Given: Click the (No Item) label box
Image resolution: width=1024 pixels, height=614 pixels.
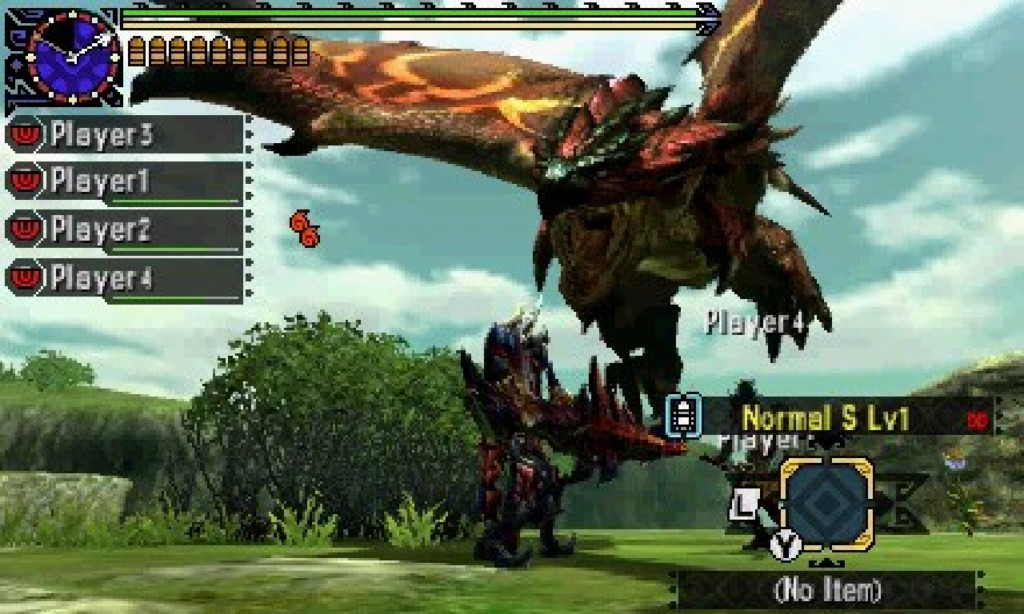Looking at the screenshot, I should pos(826,589).
